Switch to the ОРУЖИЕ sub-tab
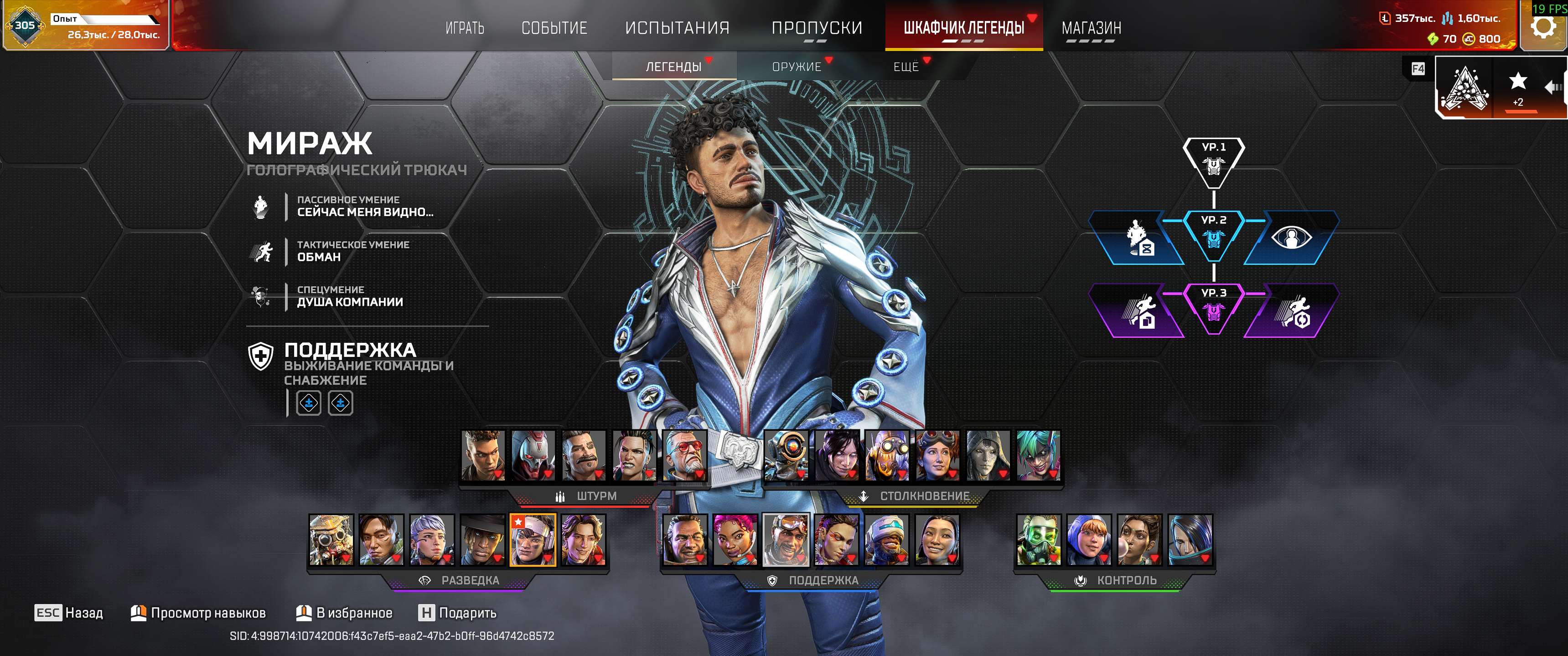Image resolution: width=1568 pixels, height=656 pixels. click(796, 67)
